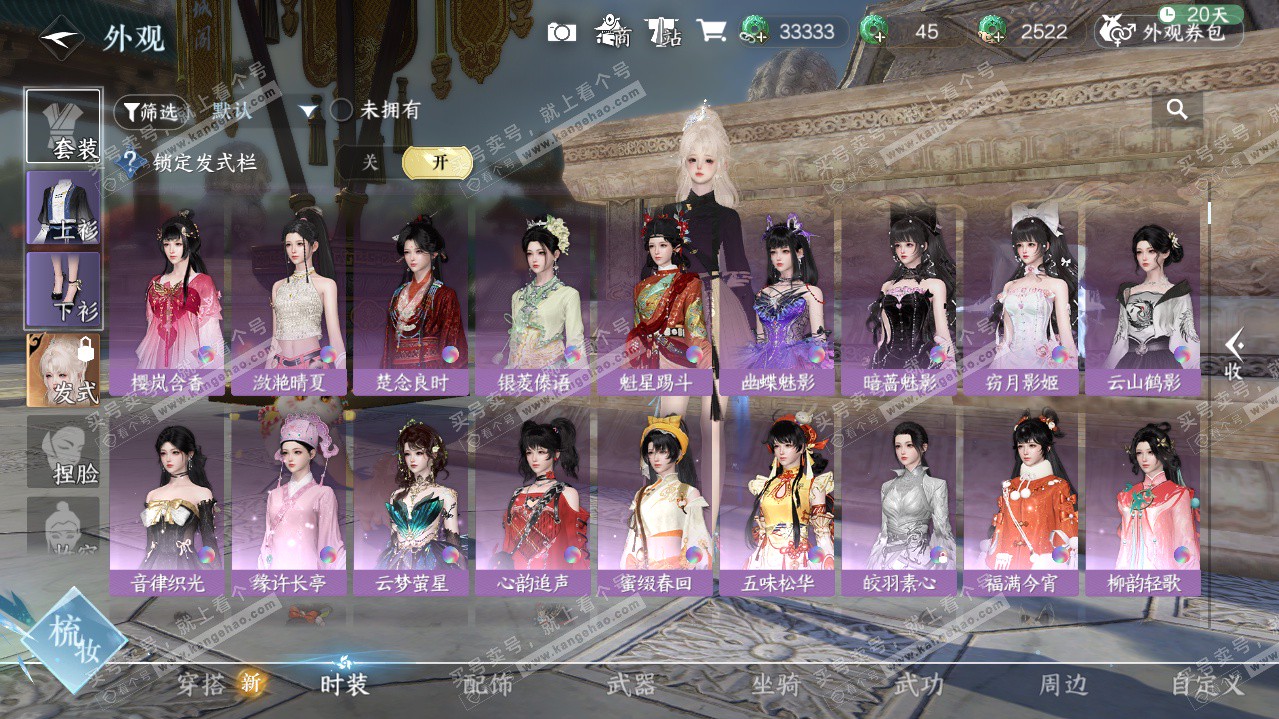Open the 筛选 filter button
The image size is (1279, 719).
pyautogui.click(x=151, y=111)
